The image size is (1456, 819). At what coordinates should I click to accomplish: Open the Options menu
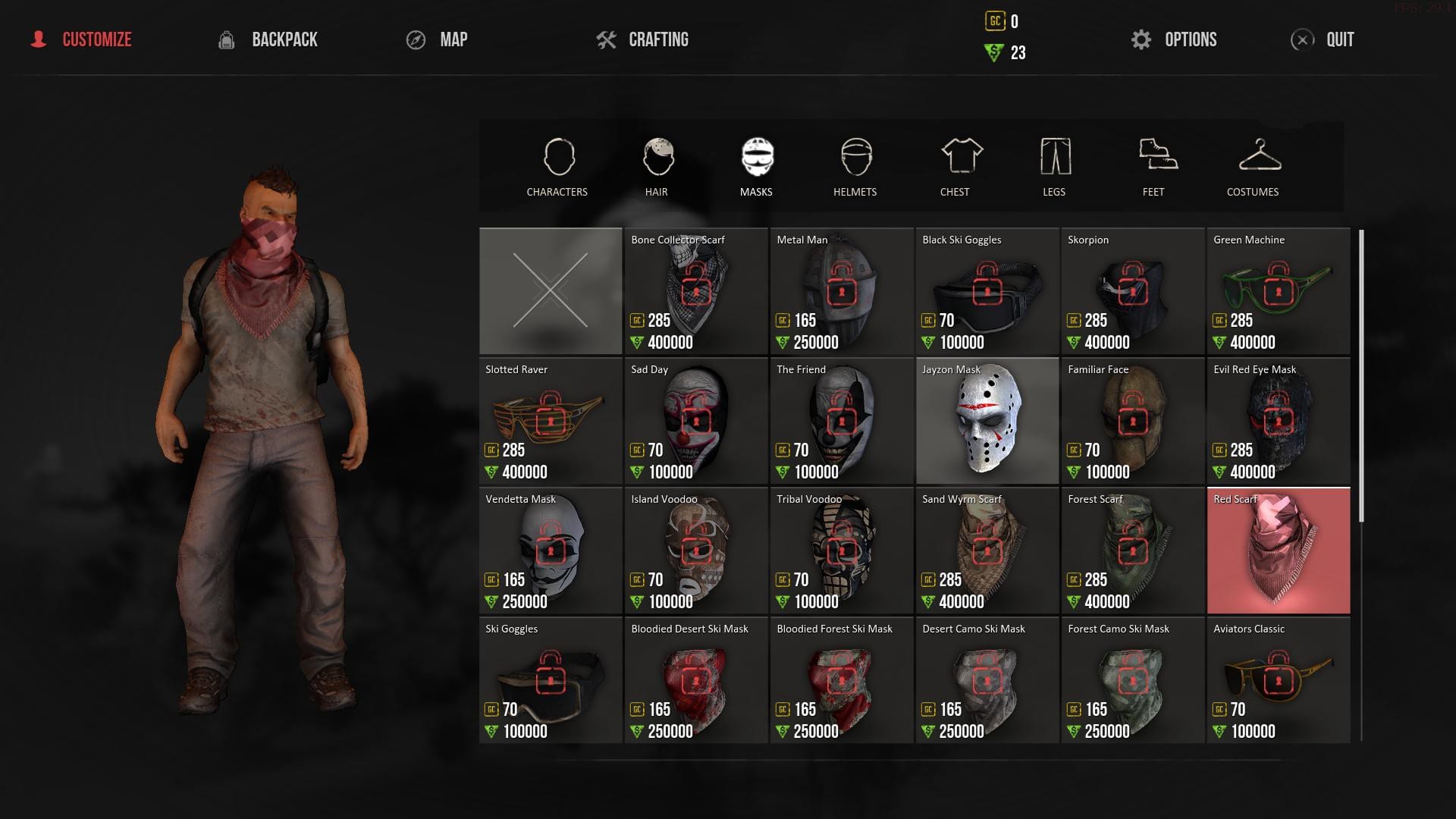coord(1174,39)
